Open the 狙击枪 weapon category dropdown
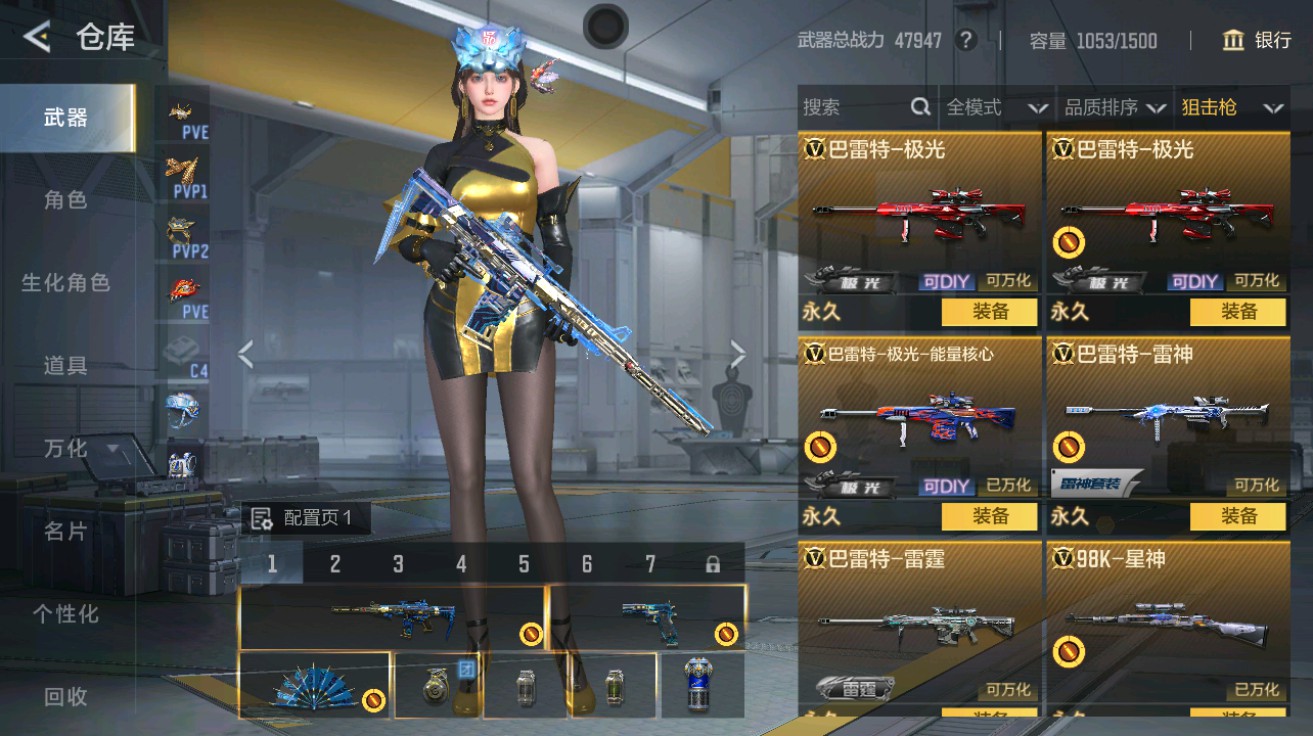Viewport: 1313px width, 736px height. click(x=1230, y=107)
